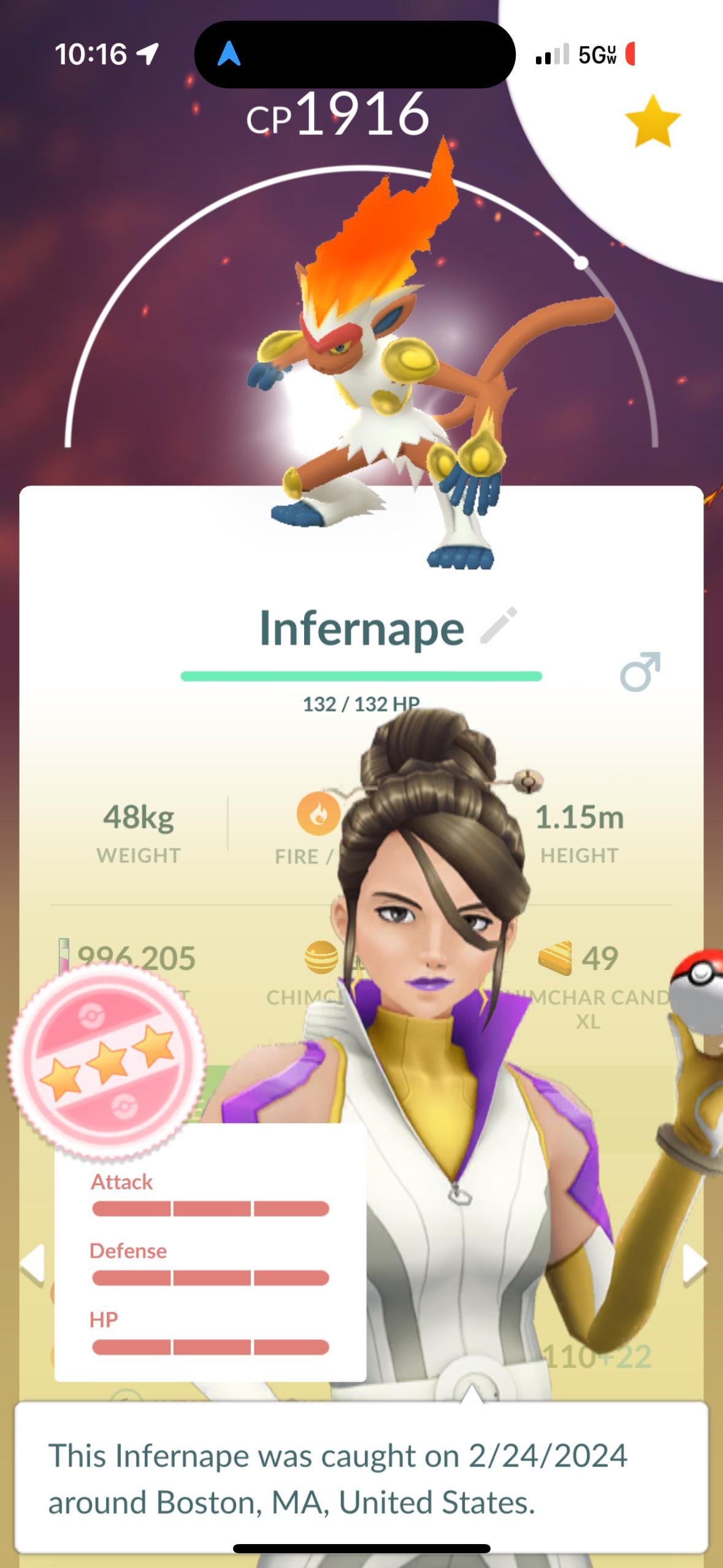This screenshot has width=723, height=1568.
Task: Toggle the gold favorite star
Action: (x=652, y=121)
